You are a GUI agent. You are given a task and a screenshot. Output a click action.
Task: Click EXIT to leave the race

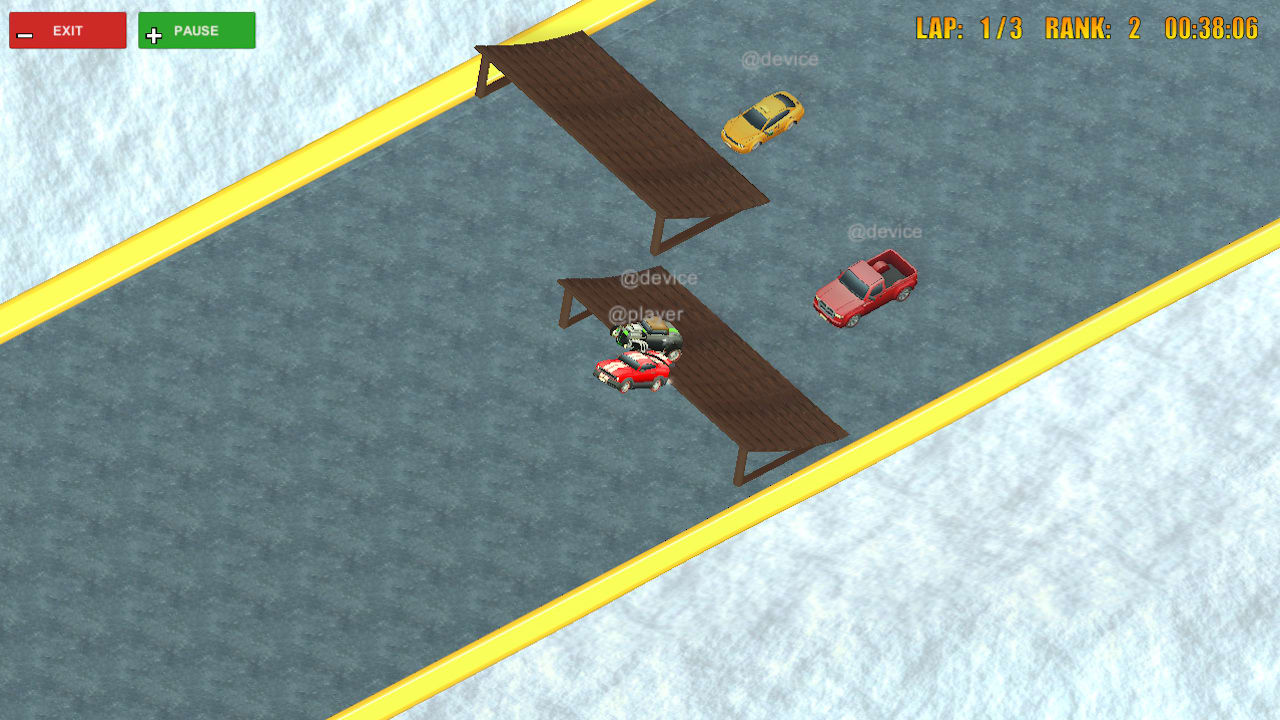[x=67, y=30]
